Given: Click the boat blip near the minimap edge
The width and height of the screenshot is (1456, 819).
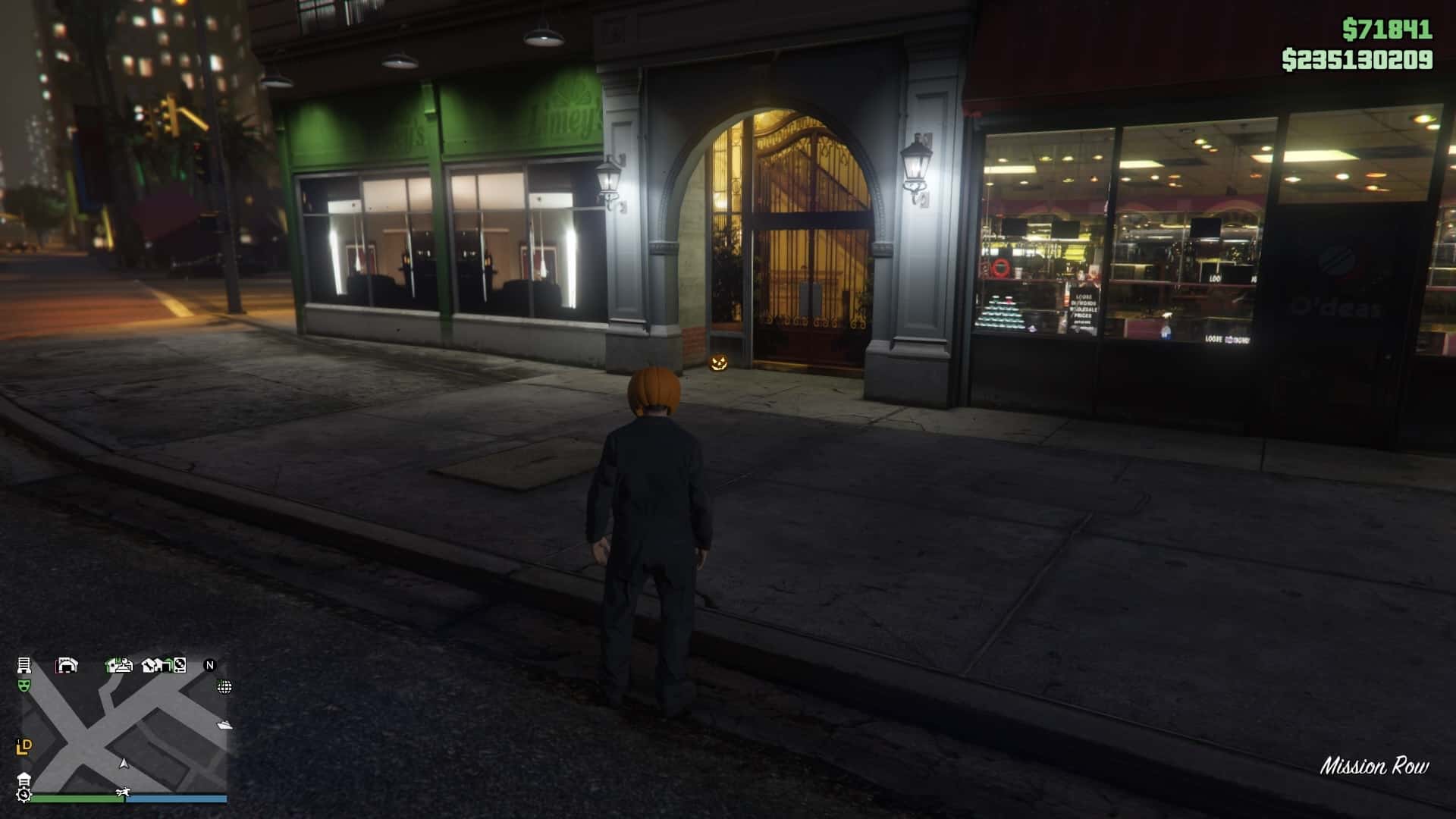Looking at the screenshot, I should pos(224,725).
